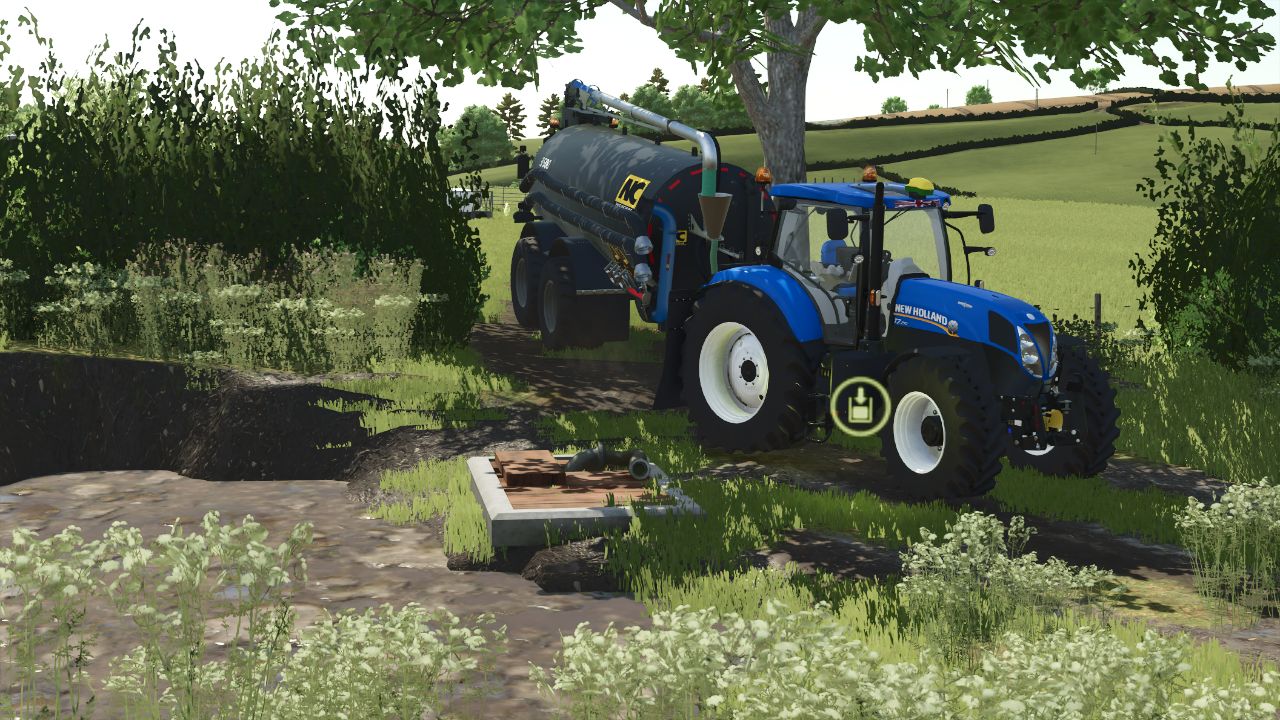Select the New Holland hood lettering
The width and height of the screenshot is (1280, 720).
tap(922, 313)
